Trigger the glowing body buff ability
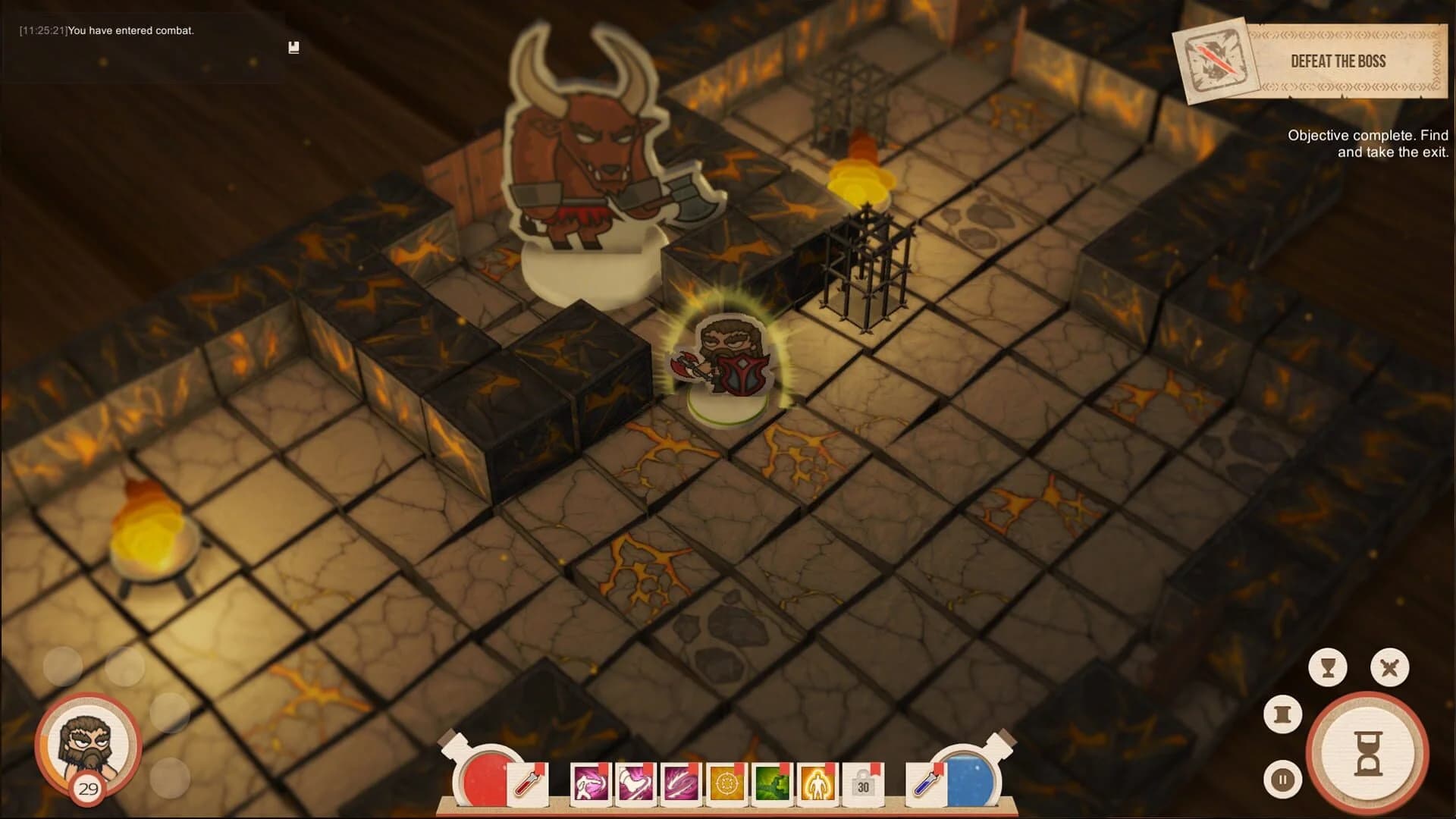The width and height of the screenshot is (1456, 819). click(816, 783)
